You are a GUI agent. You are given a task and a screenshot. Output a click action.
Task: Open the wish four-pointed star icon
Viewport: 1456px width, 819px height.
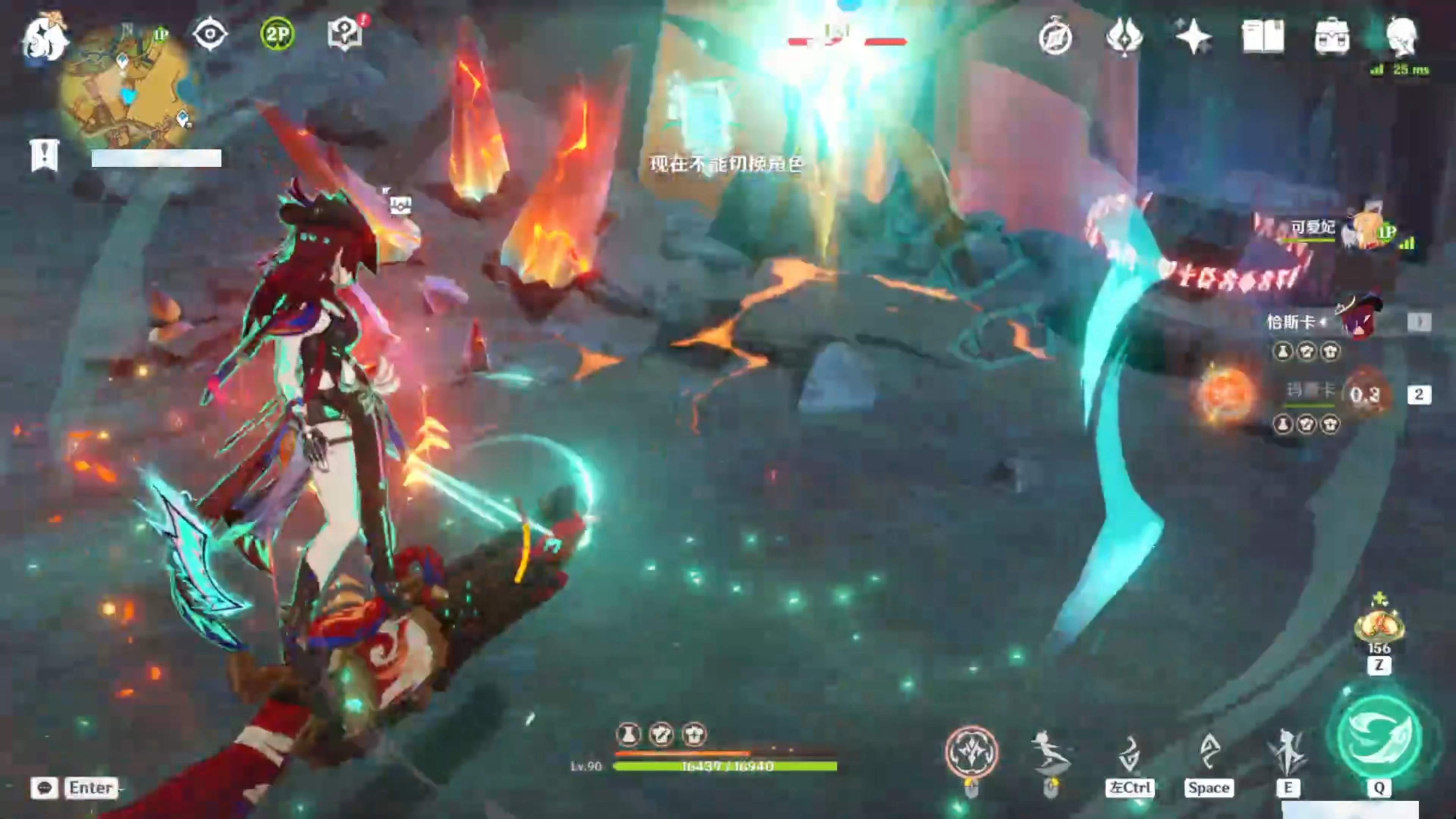[x=1193, y=37]
